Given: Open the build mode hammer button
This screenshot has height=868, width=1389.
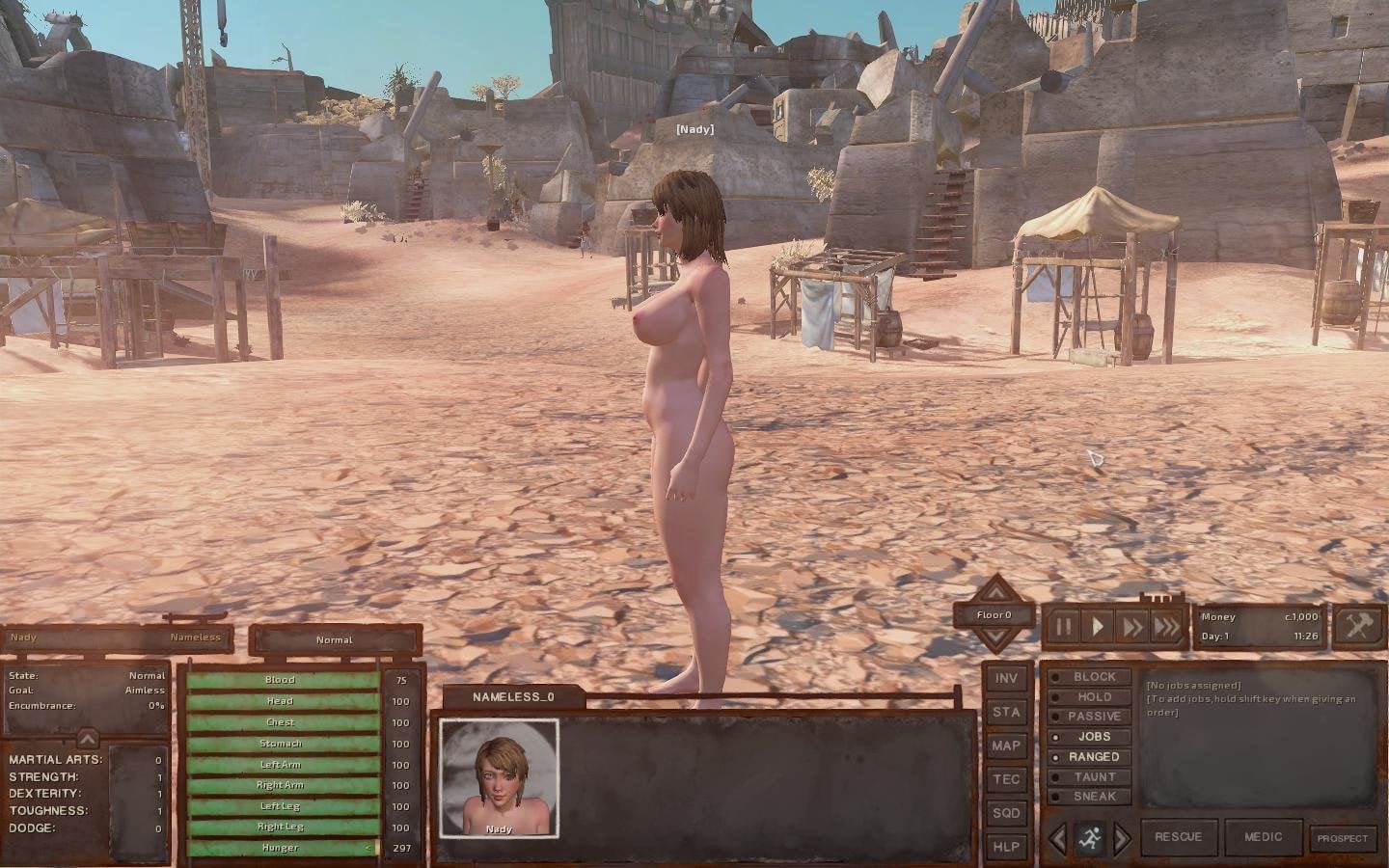Looking at the screenshot, I should (1358, 627).
